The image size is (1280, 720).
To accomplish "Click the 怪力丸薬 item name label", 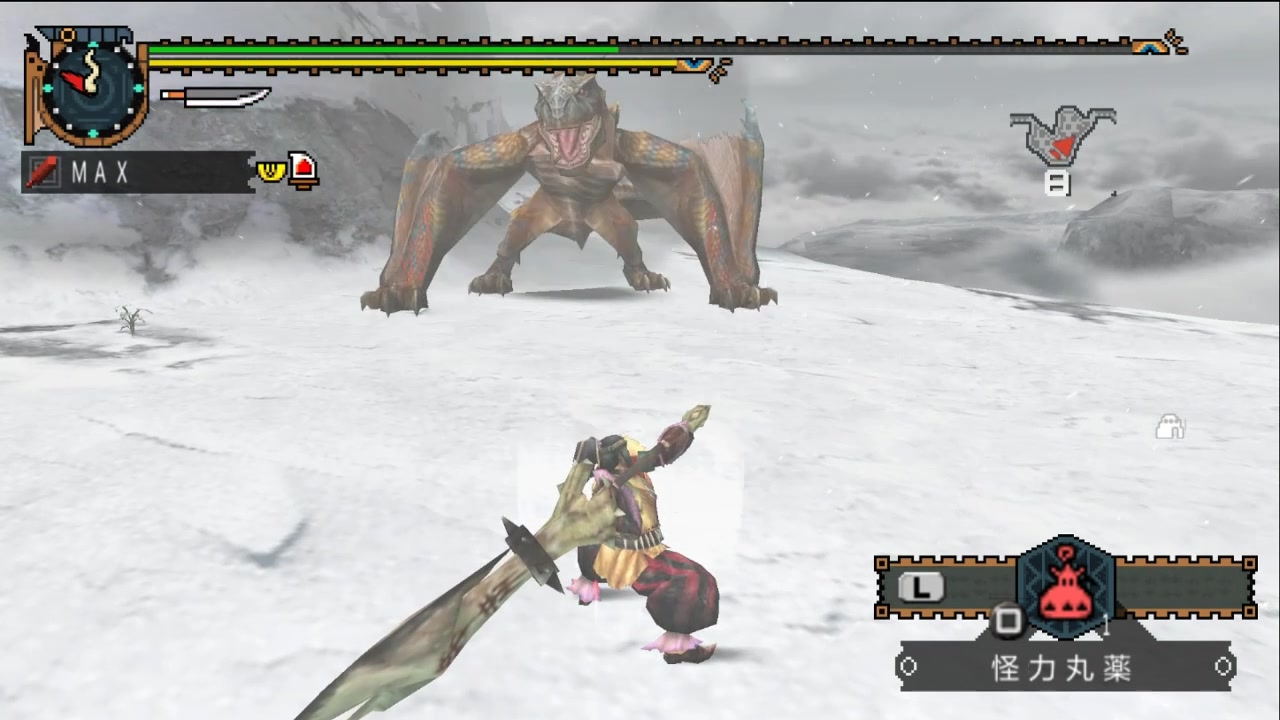I will [x=1063, y=669].
